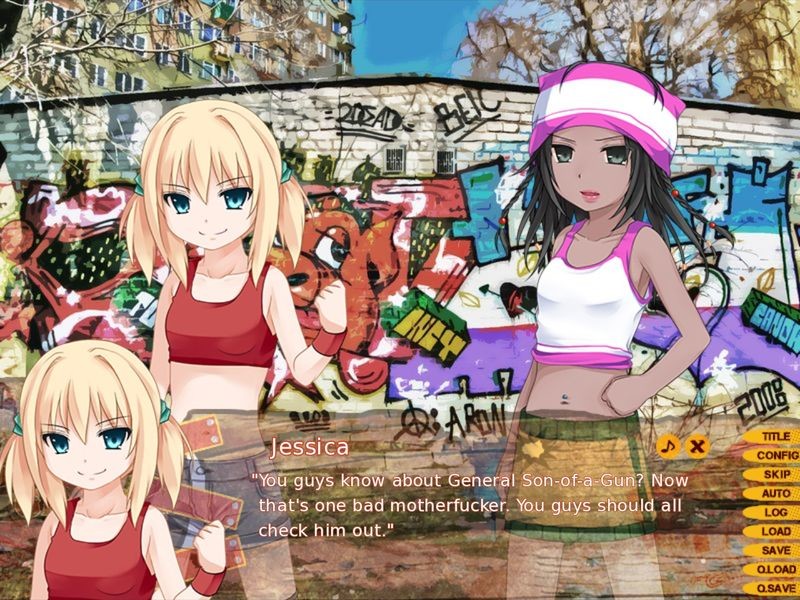This screenshot has width=800, height=600.
Task: Activate SKIP mode for dialogue
Action: (773, 475)
